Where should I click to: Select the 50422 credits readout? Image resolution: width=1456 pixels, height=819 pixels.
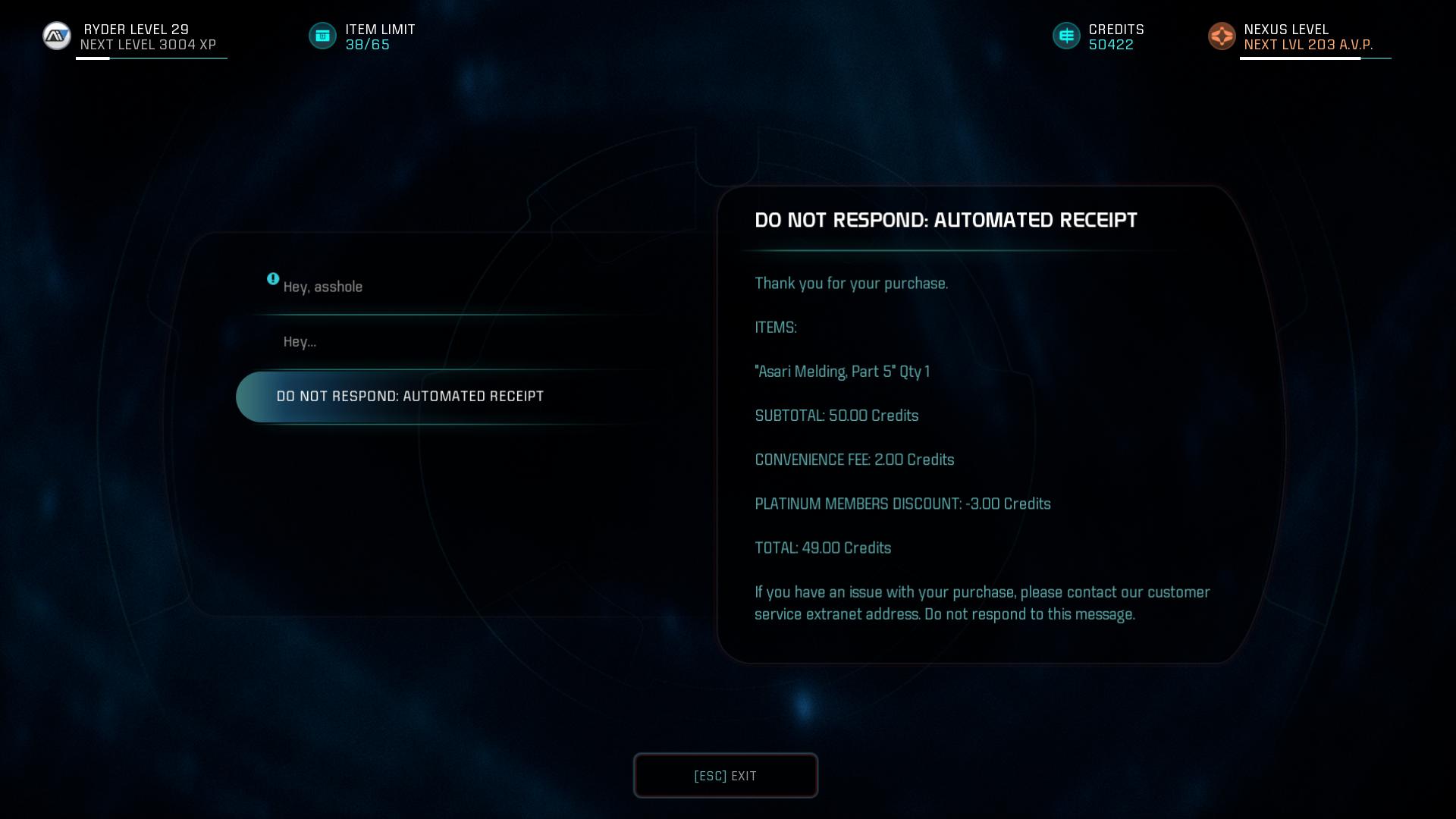[1110, 45]
